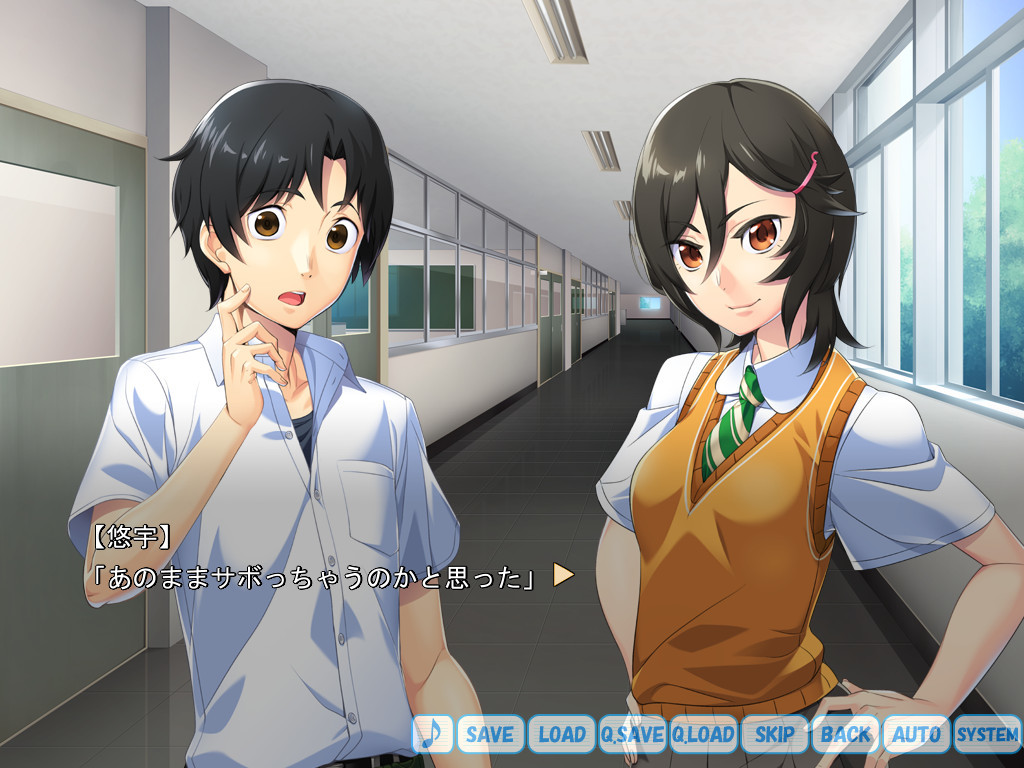Quick load using the Q.LOAD button
The image size is (1024, 768).
(703, 734)
